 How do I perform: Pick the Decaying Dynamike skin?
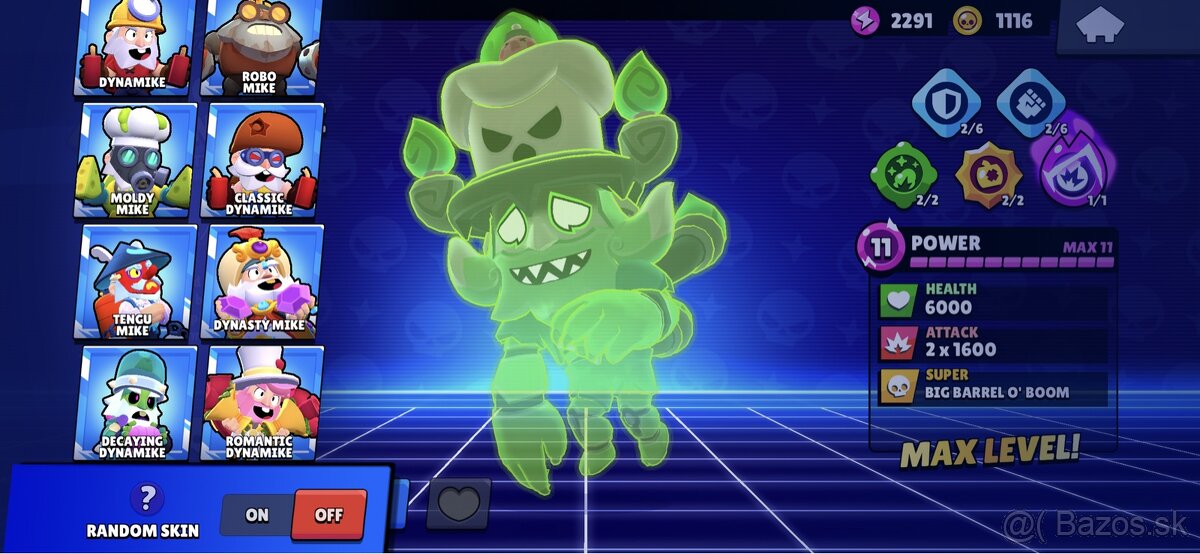coord(135,402)
